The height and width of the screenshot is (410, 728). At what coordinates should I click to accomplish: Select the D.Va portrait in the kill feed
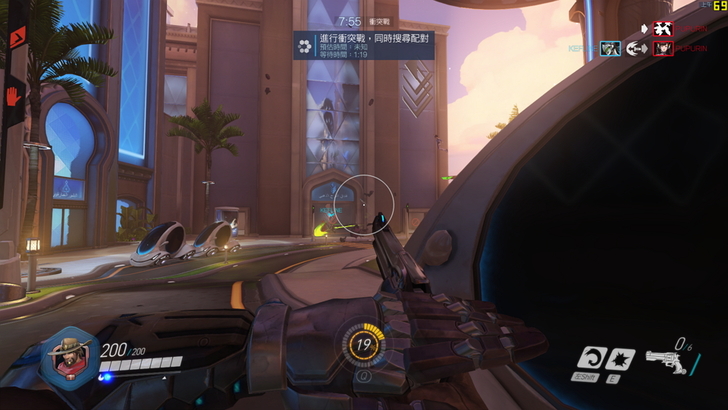click(663, 48)
